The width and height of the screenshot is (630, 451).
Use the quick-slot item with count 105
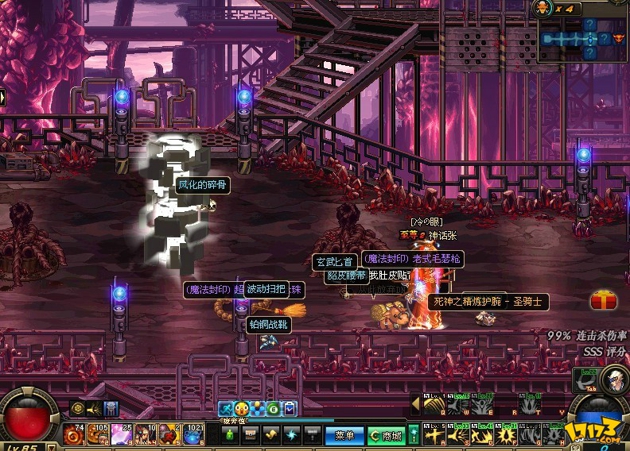(x=98, y=434)
